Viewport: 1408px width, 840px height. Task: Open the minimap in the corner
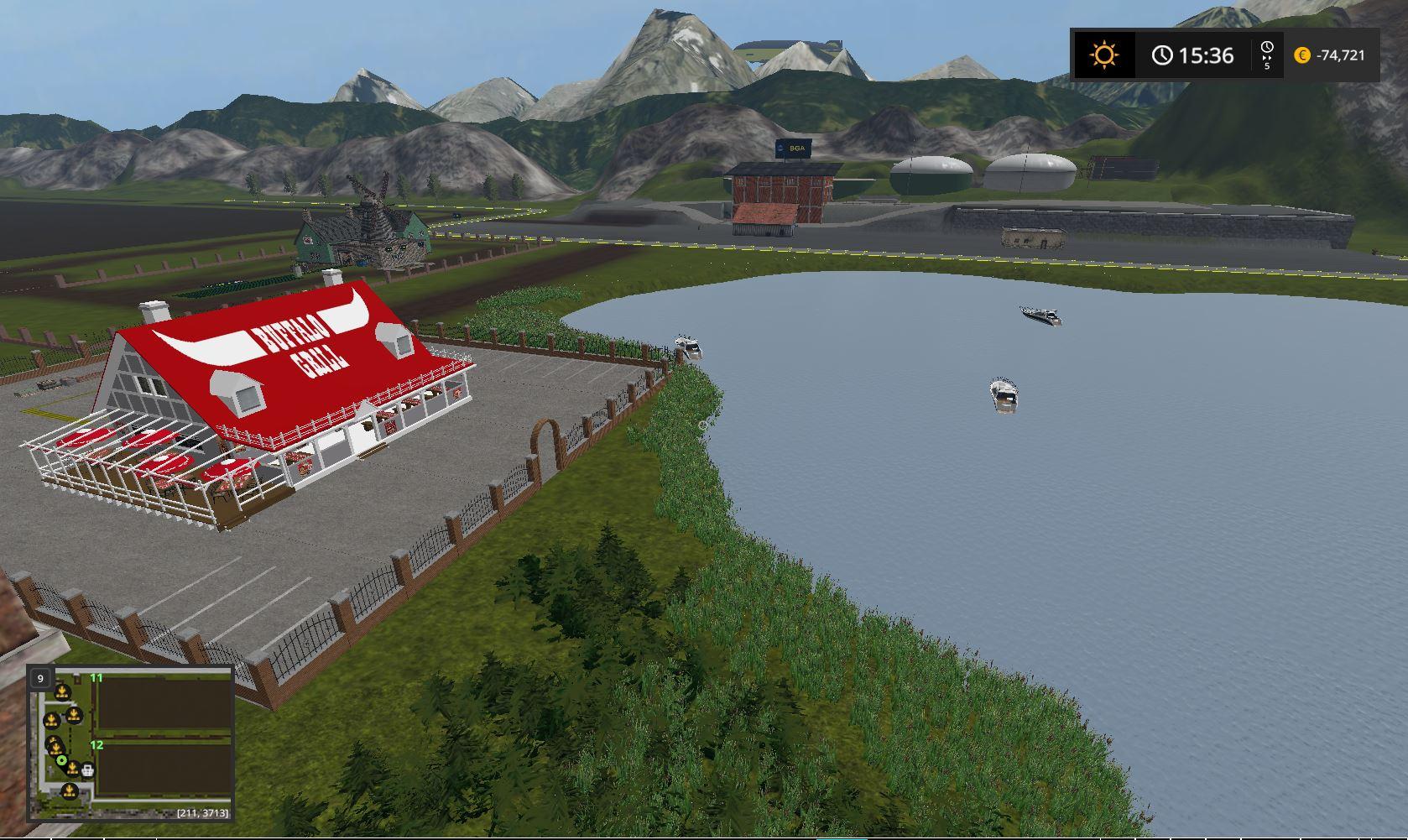pos(131,743)
